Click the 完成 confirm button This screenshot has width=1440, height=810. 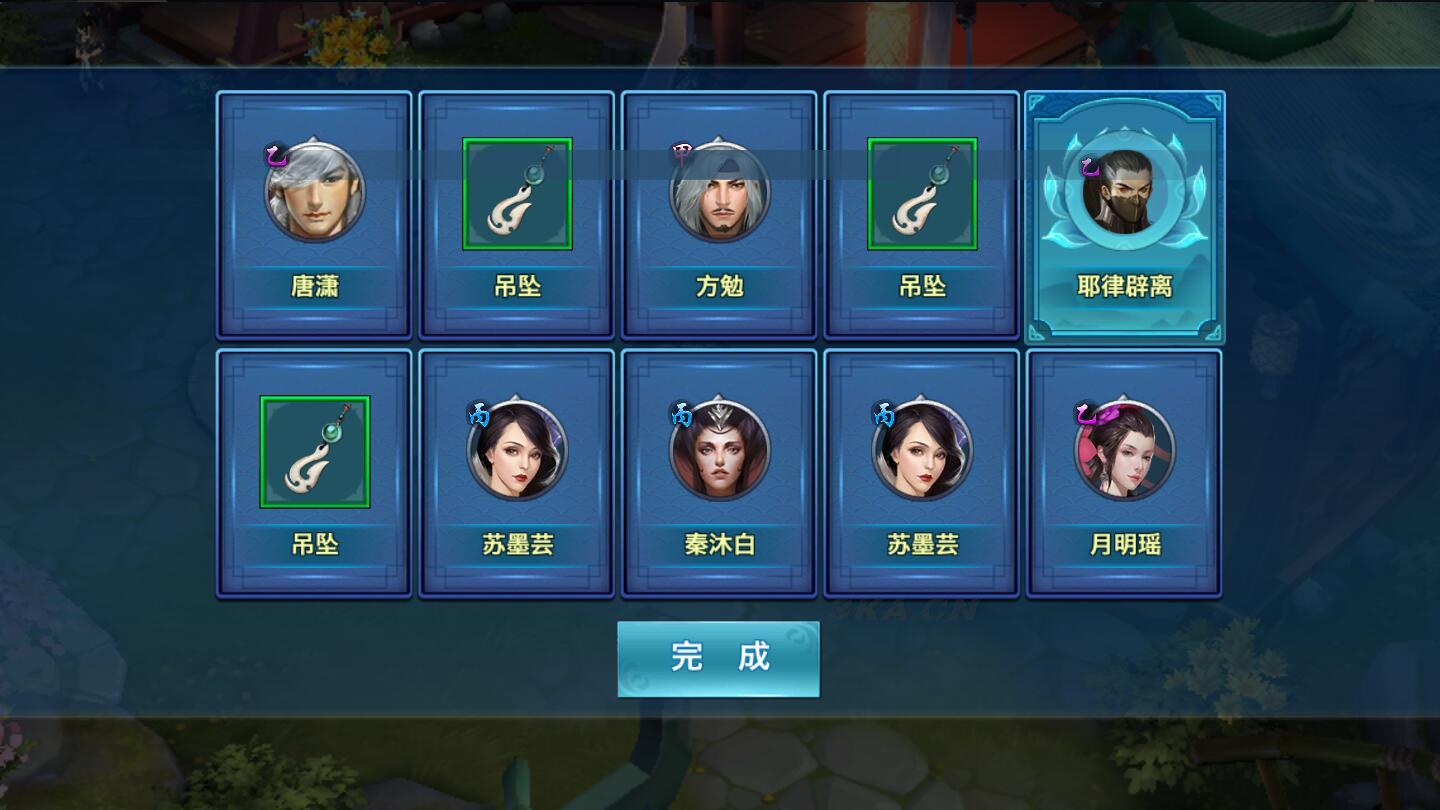pyautogui.click(x=718, y=658)
